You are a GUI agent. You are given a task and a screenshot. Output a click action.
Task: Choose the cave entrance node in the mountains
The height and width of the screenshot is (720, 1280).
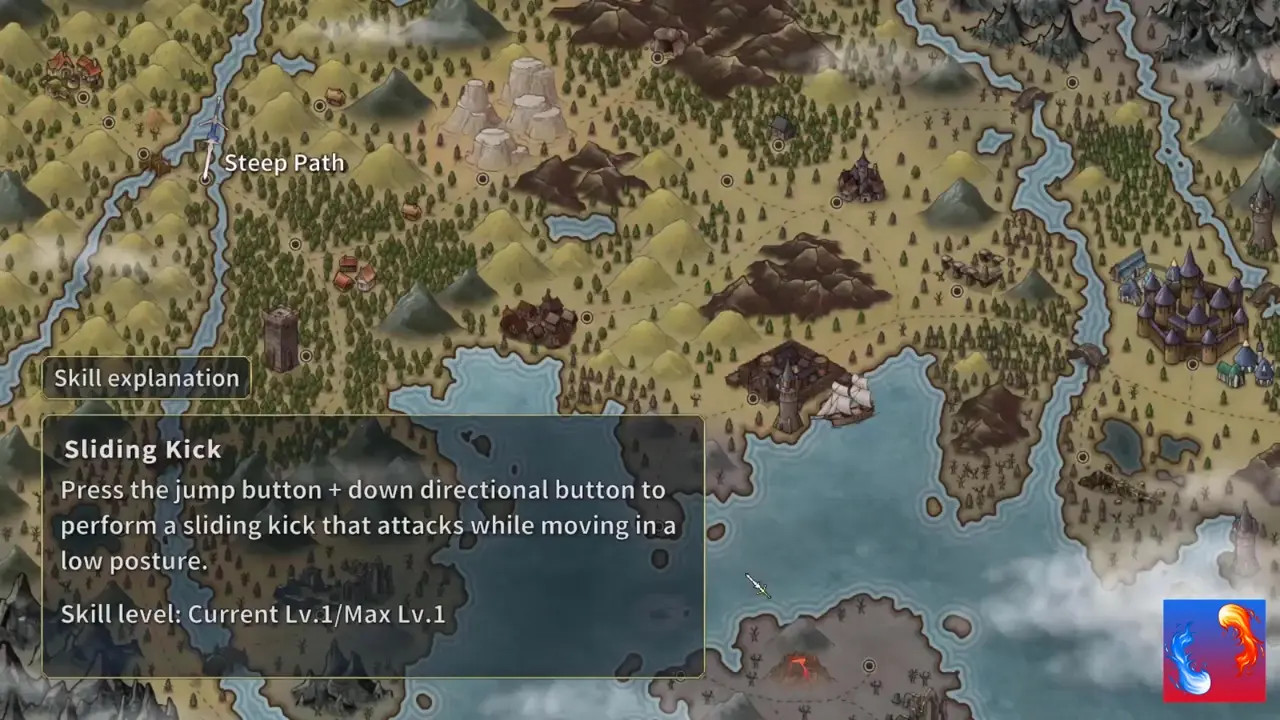[657, 58]
